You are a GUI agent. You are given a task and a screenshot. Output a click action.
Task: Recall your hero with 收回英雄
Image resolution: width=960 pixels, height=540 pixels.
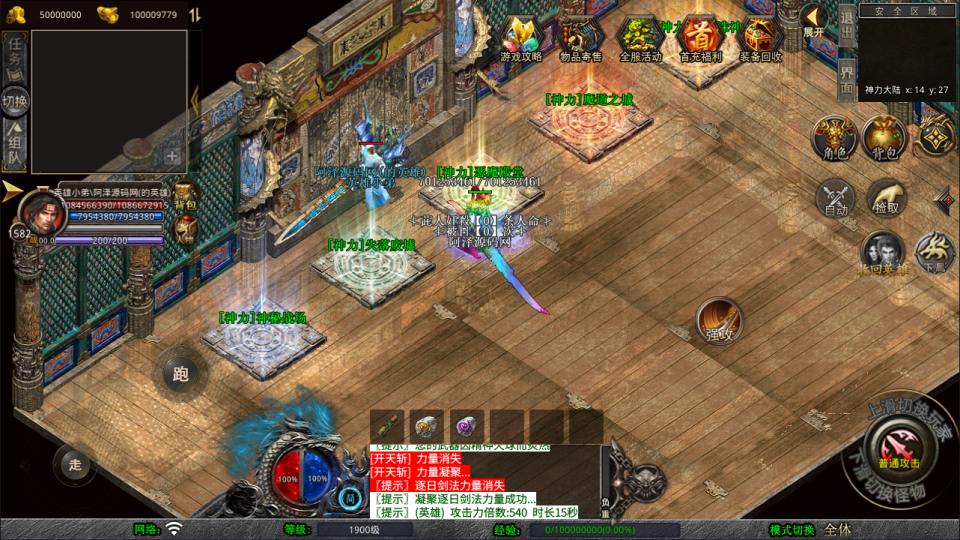[x=883, y=254]
